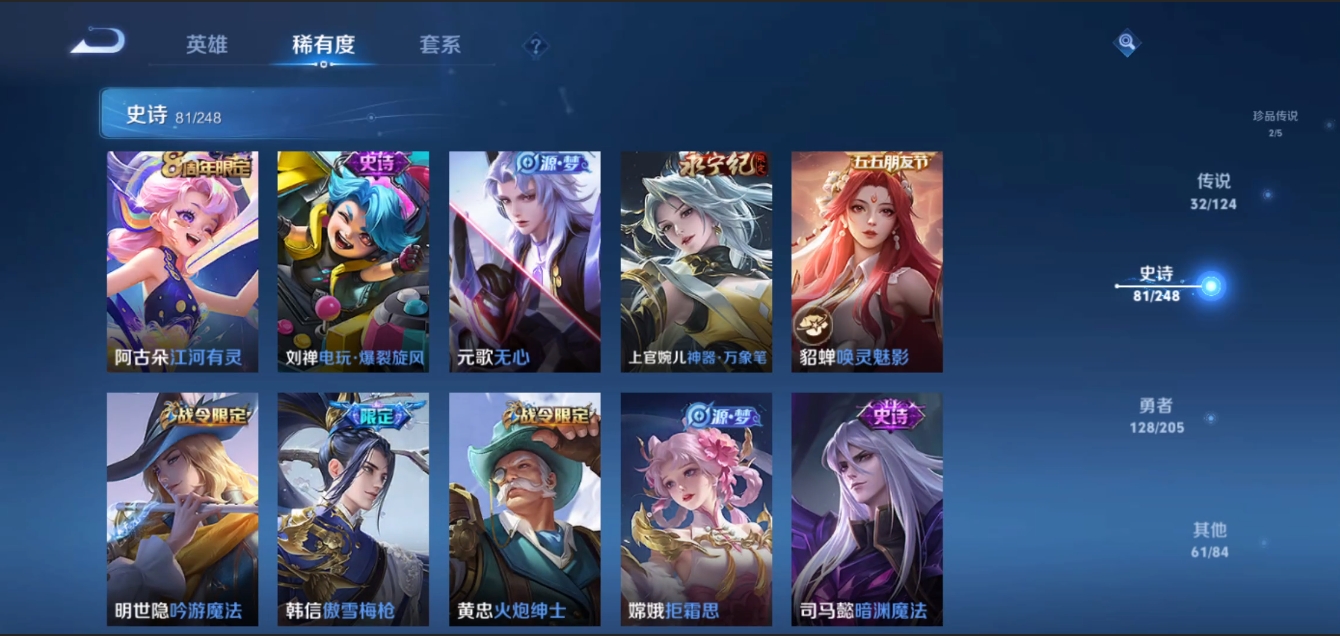Open the 套系 tab
The image size is (1340, 636).
(440, 45)
